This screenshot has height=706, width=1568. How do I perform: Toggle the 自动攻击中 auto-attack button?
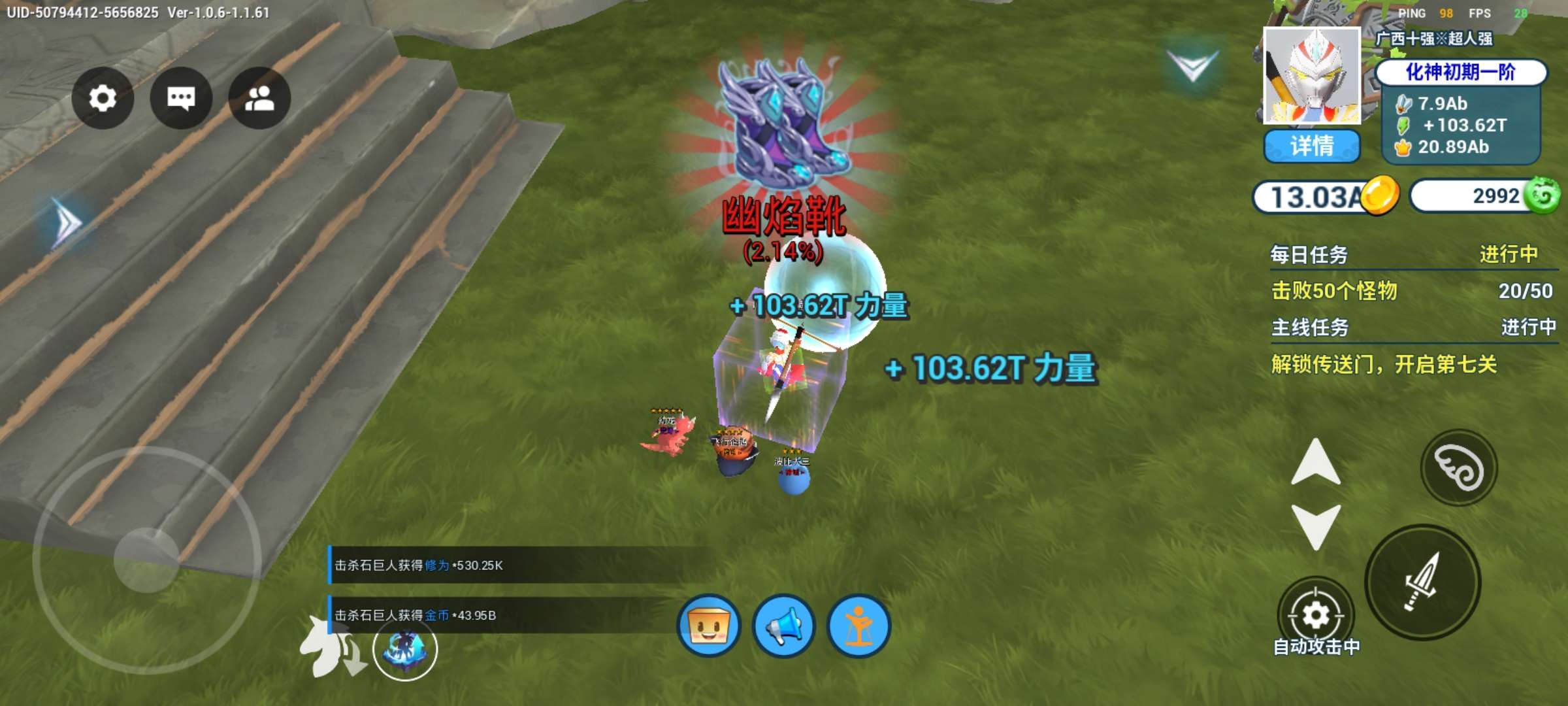1315,616
